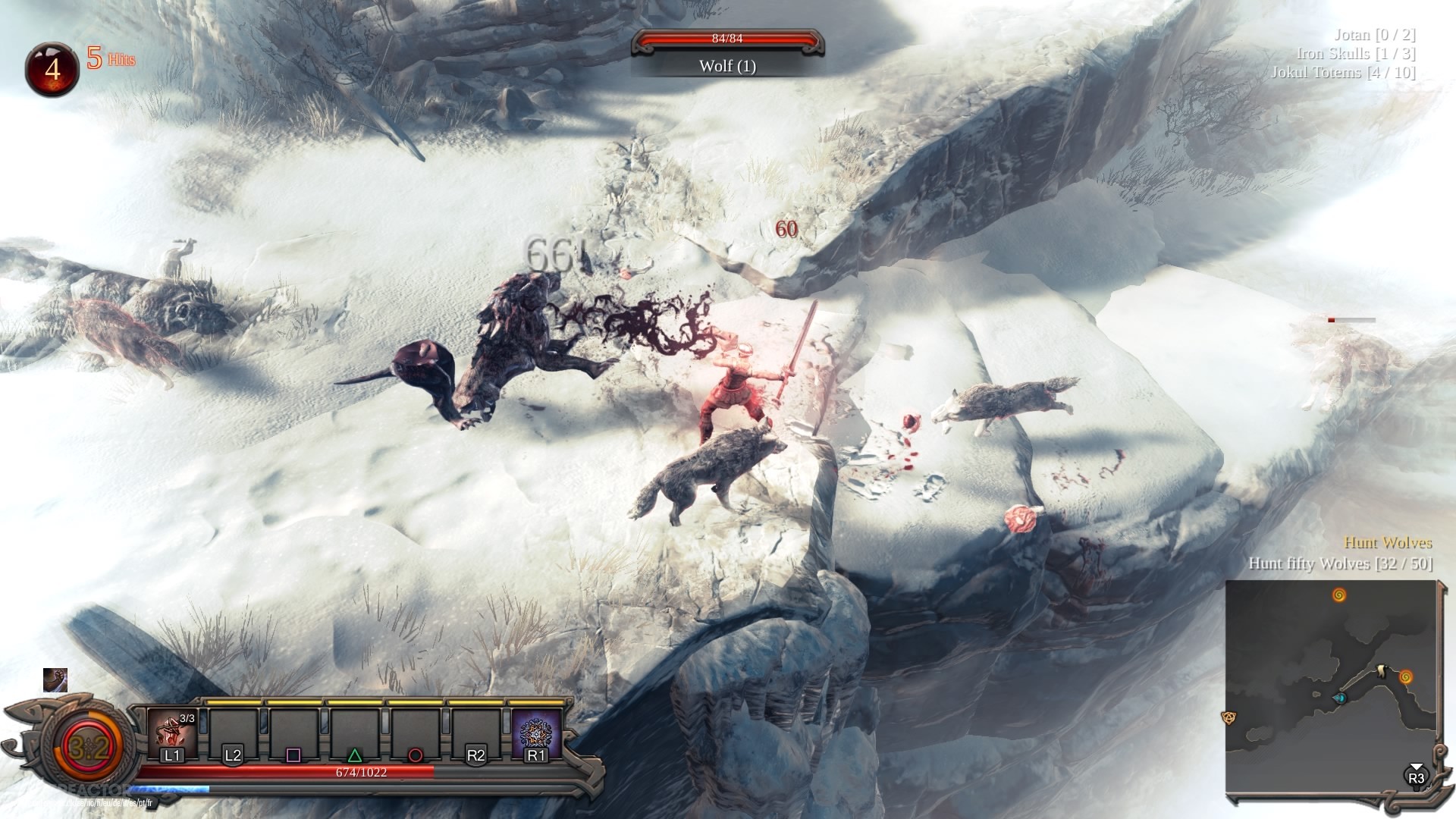This screenshot has width=1456, height=819.
Task: Click the Wolf target nameplate
Action: [x=727, y=66]
